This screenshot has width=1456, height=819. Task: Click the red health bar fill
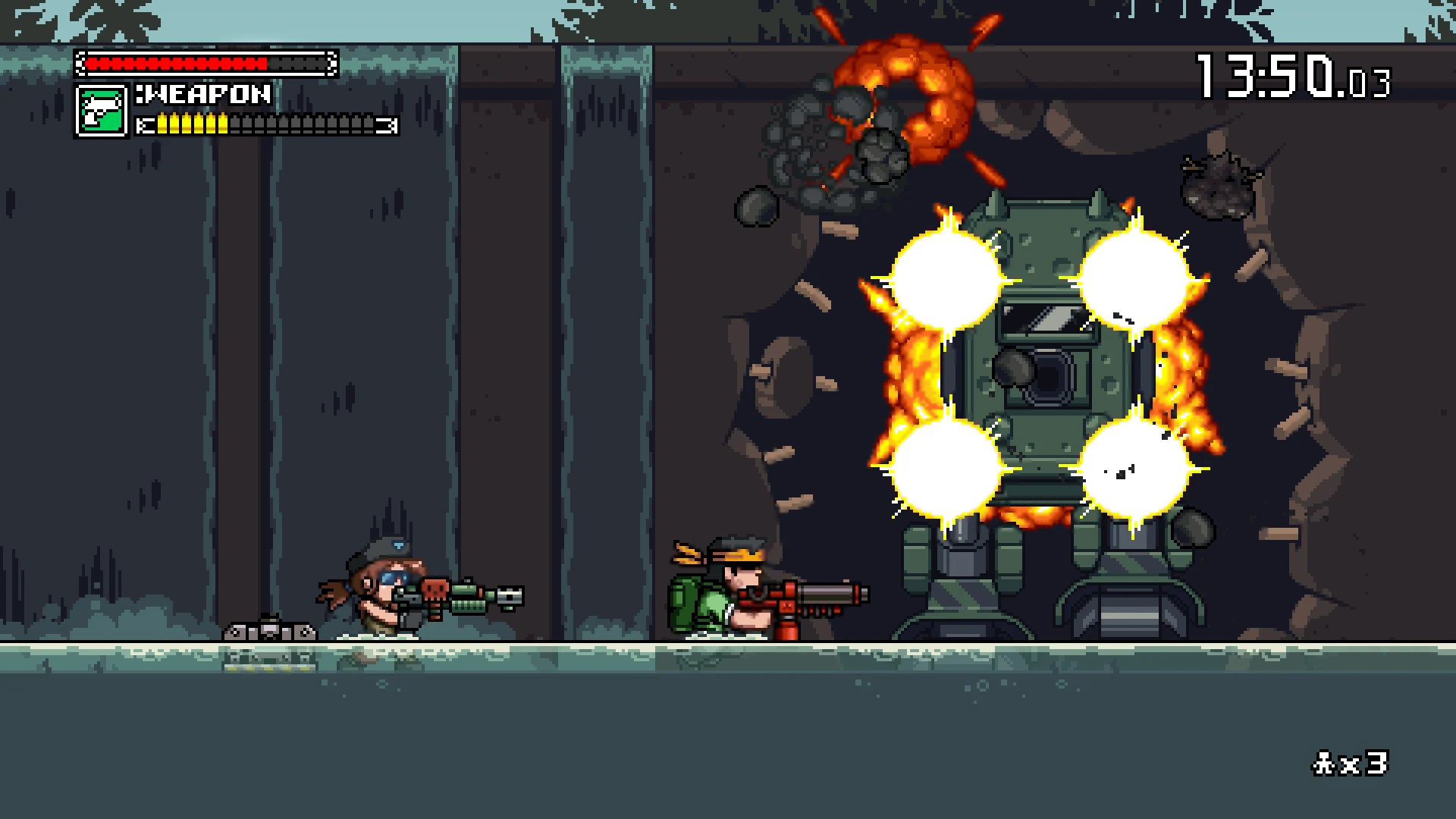(175, 63)
